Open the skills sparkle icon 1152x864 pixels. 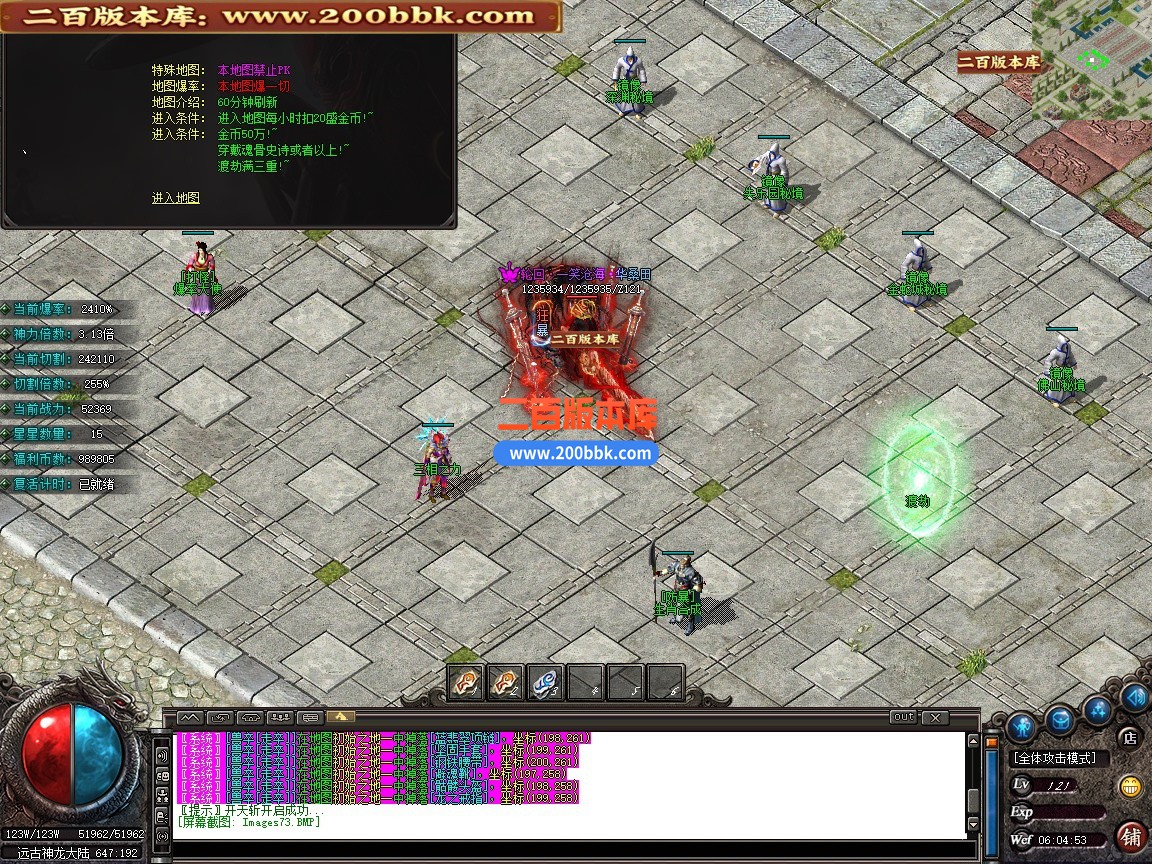[x=1099, y=709]
